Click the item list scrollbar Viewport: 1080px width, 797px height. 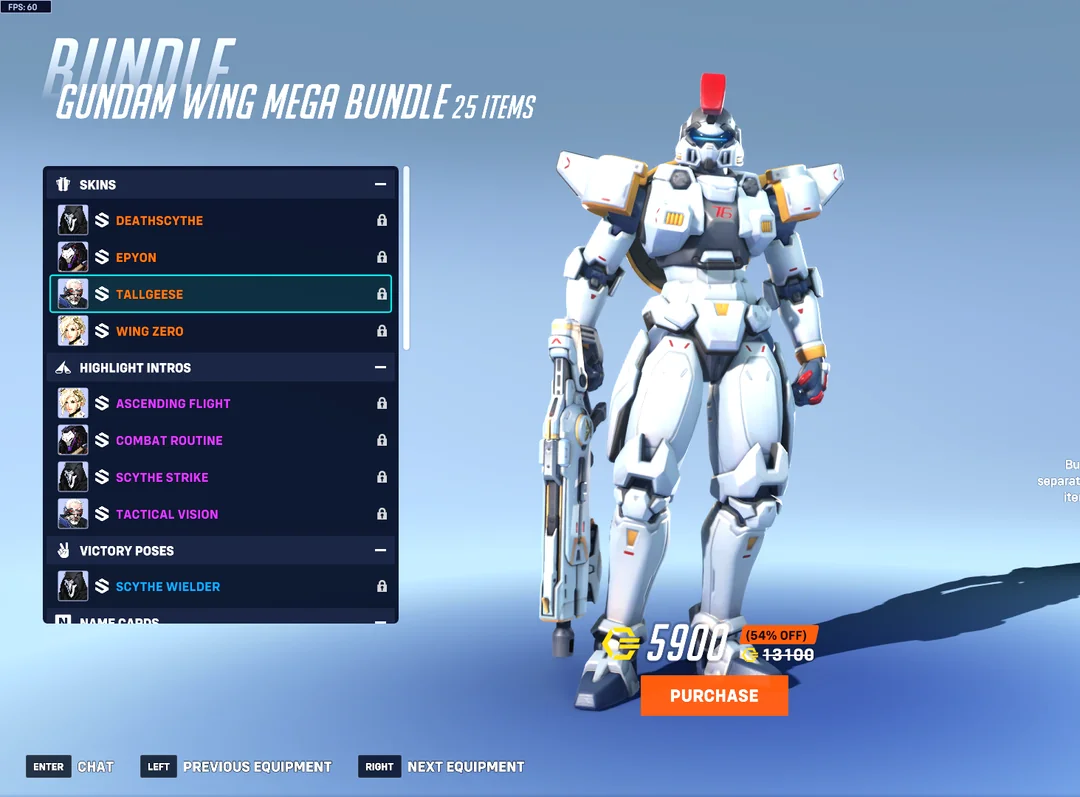pyautogui.click(x=406, y=258)
